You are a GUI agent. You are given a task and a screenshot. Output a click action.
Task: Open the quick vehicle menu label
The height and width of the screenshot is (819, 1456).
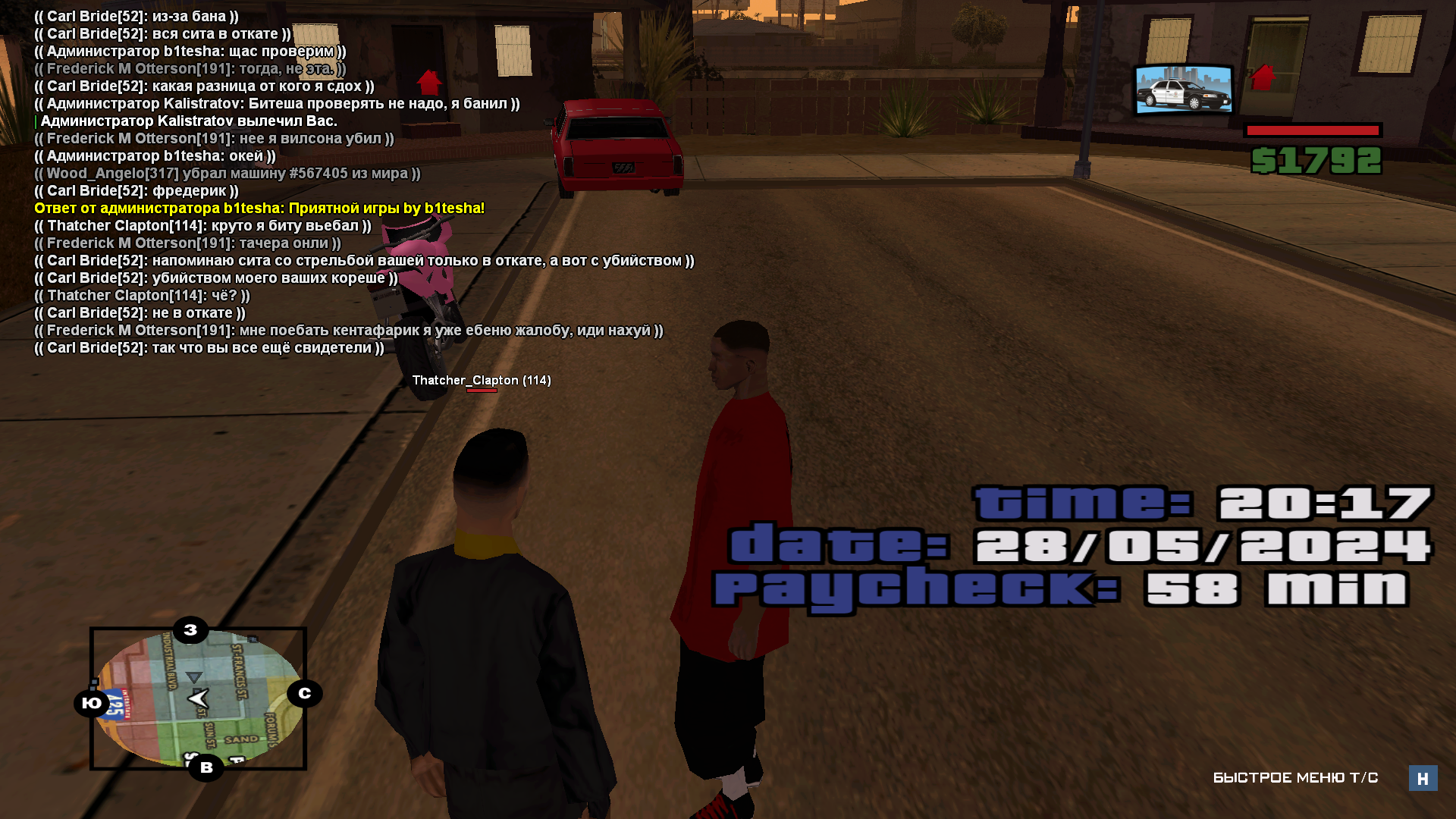pos(1295,778)
